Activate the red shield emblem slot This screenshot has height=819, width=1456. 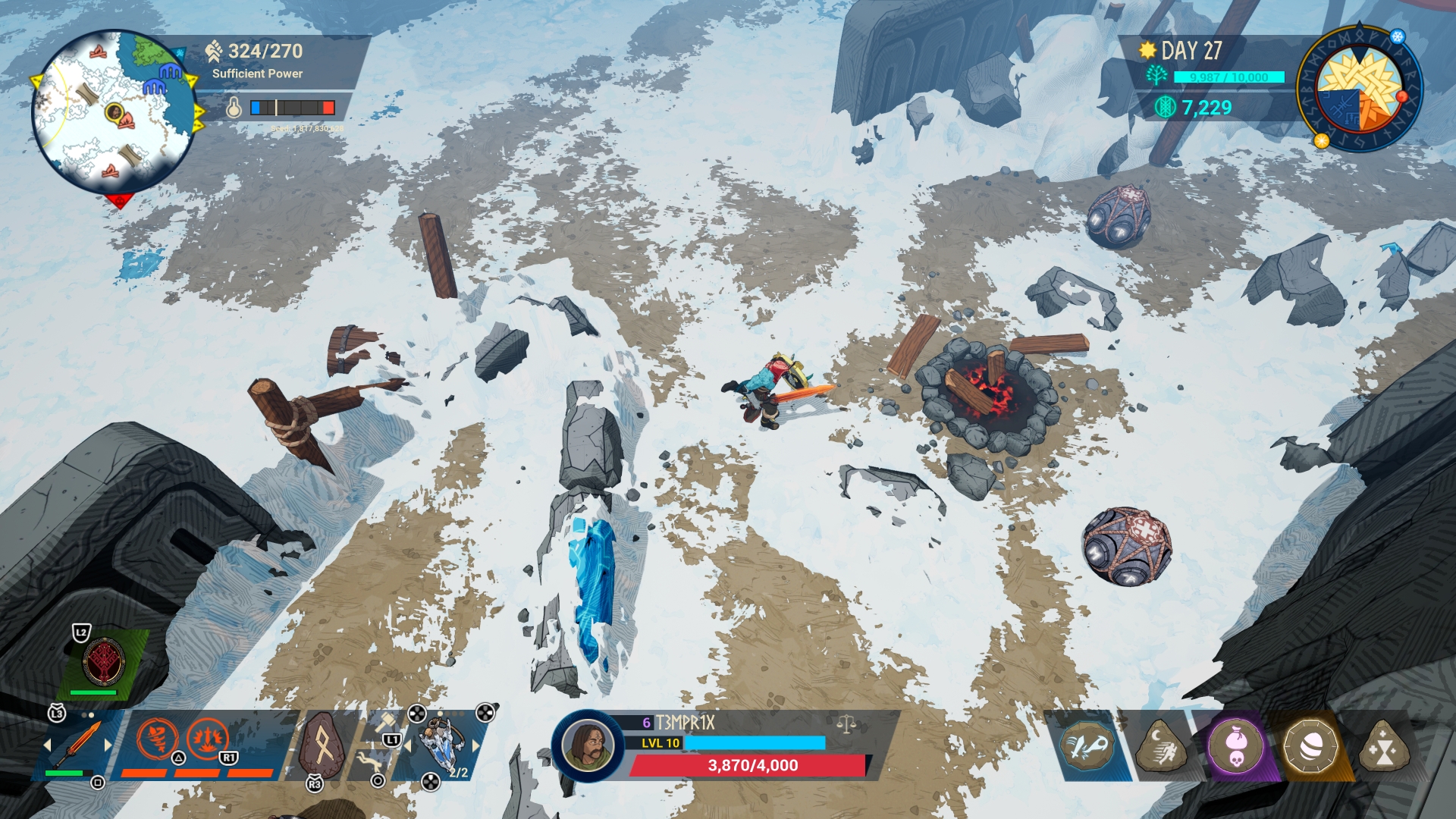[x=105, y=662]
